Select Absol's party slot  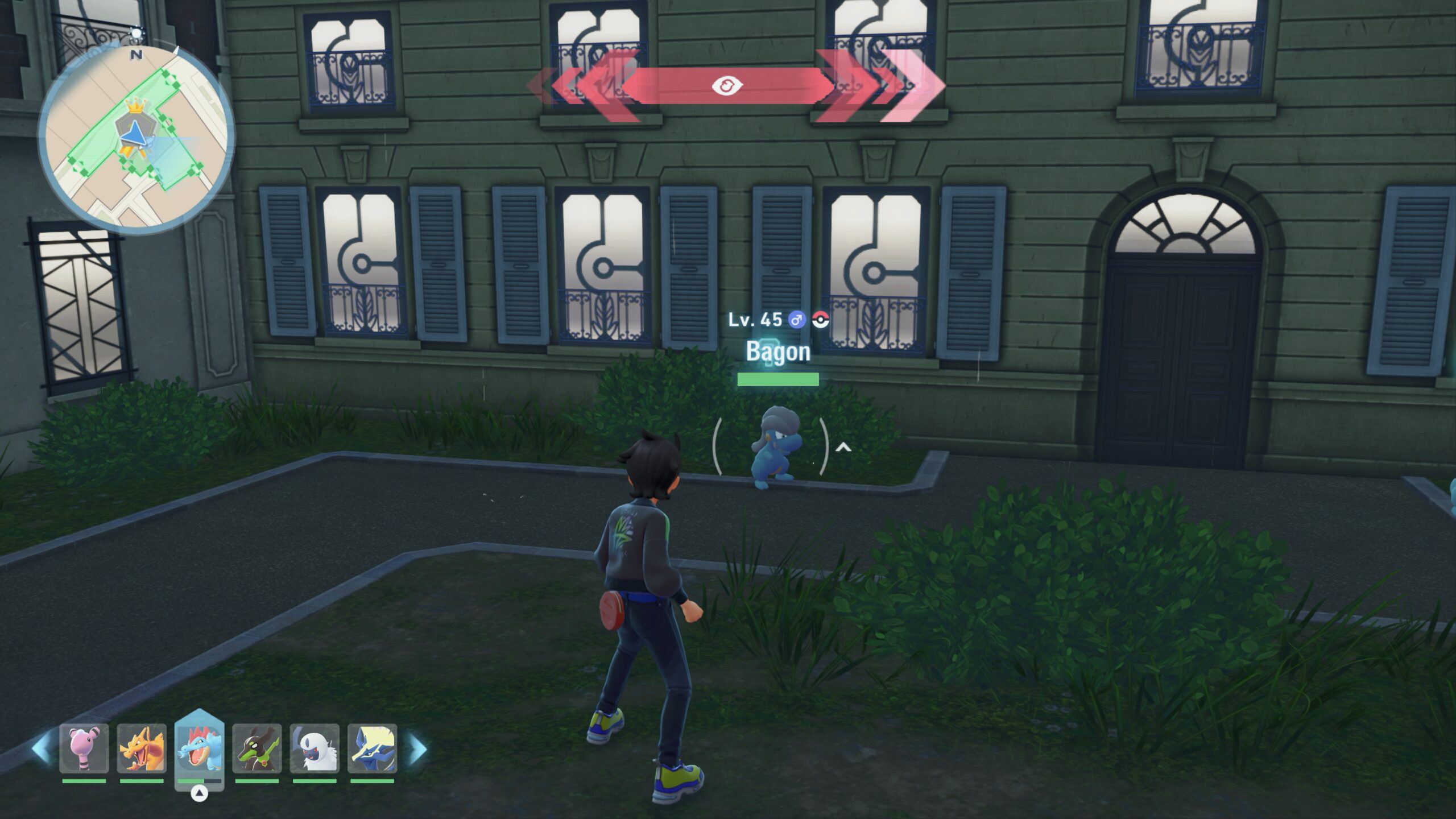(315, 748)
